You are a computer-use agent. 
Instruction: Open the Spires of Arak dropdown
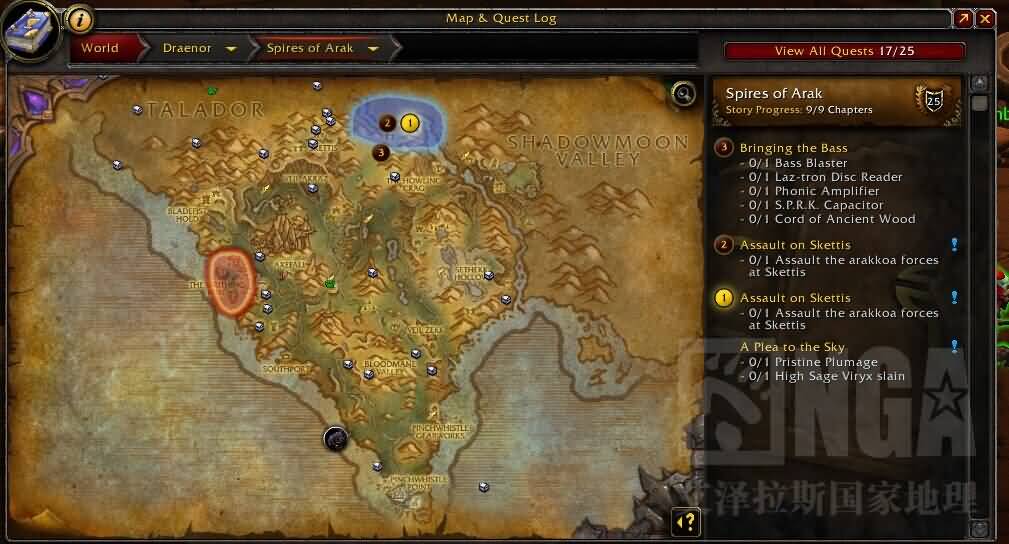click(x=373, y=48)
